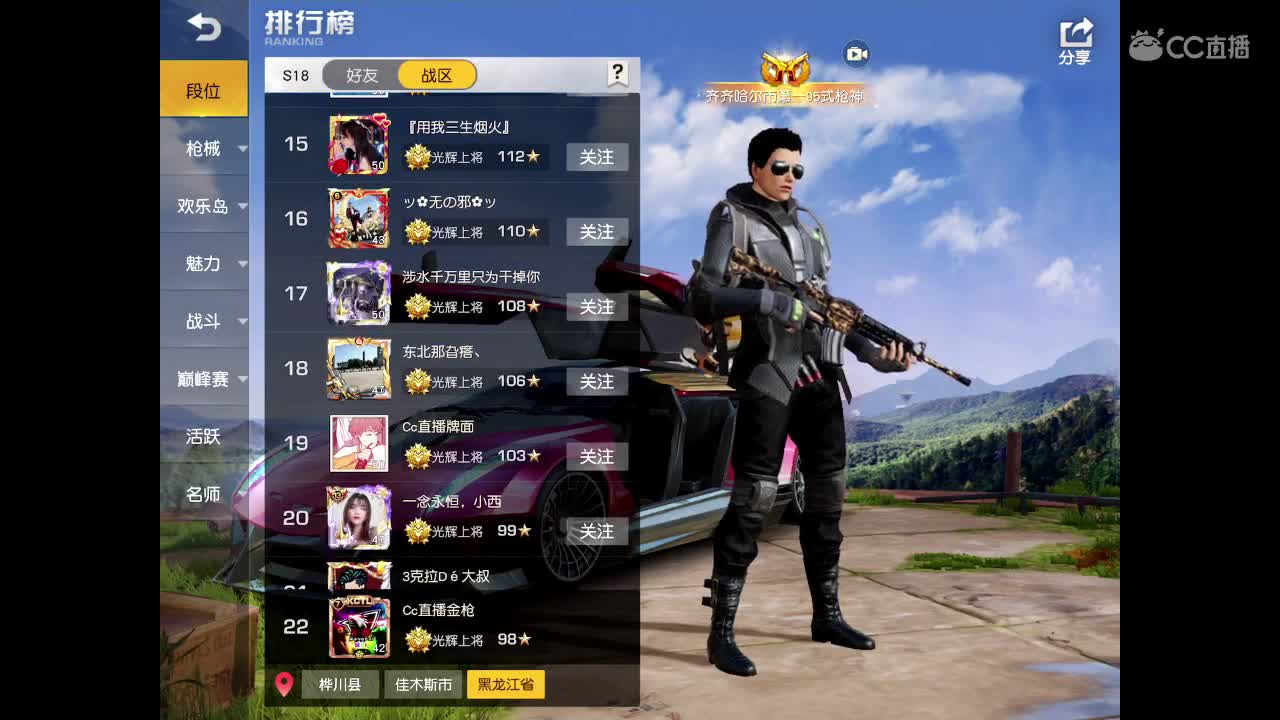This screenshot has width=1280, height=720.
Task: Select the 黑龙江省 province filter
Action: [x=506, y=685]
